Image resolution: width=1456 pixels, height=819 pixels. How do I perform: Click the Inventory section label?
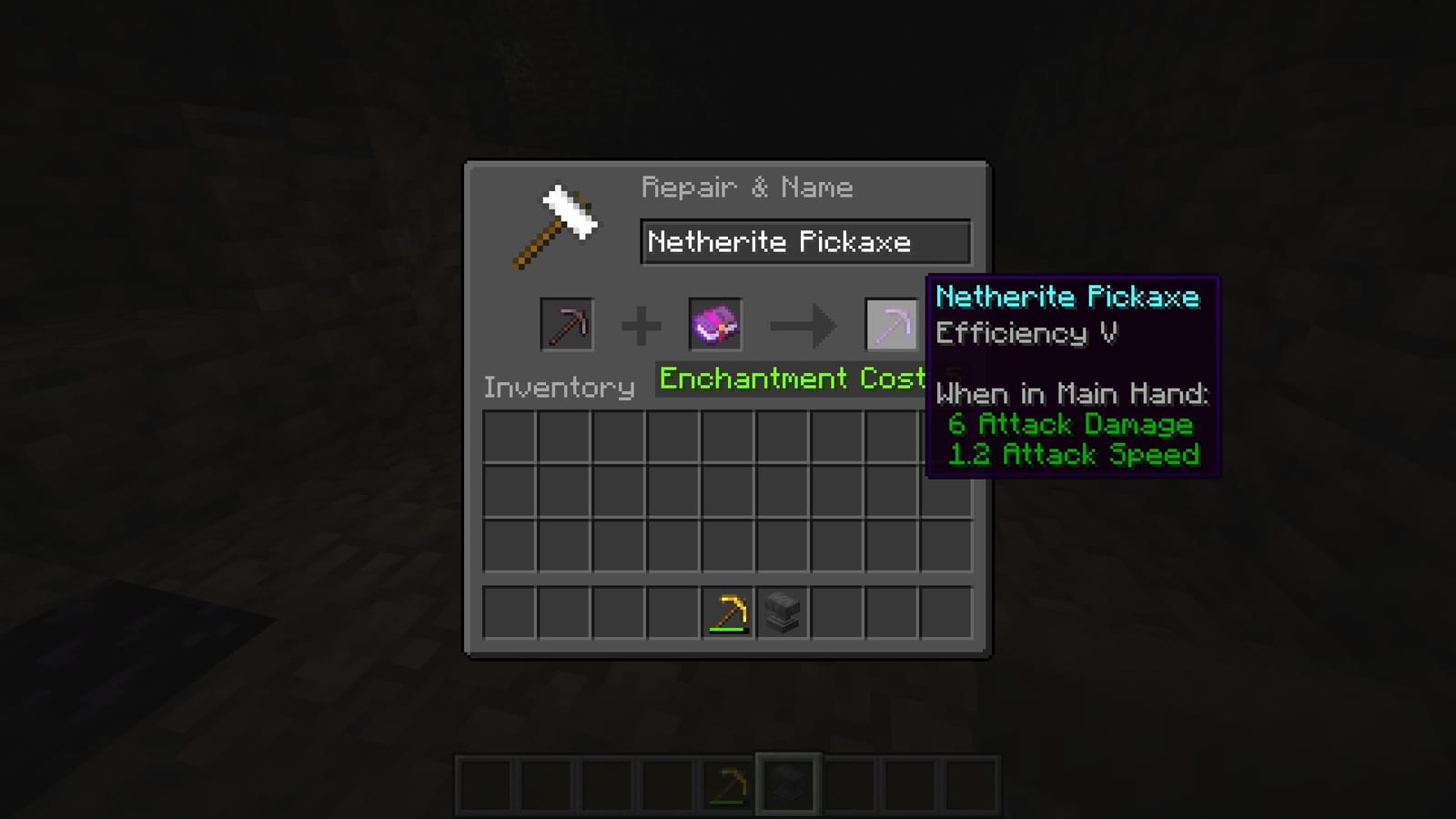[x=561, y=387]
